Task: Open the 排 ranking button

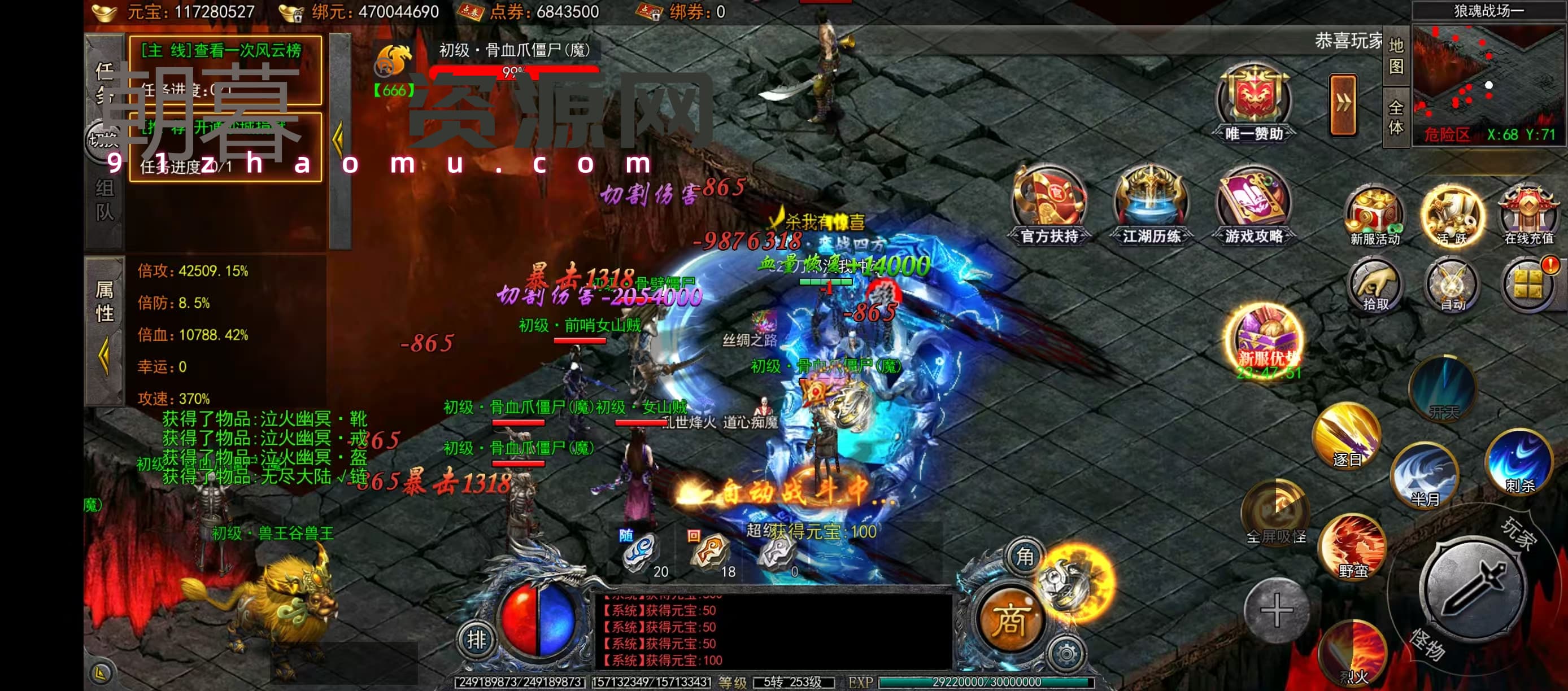Action: [477, 640]
